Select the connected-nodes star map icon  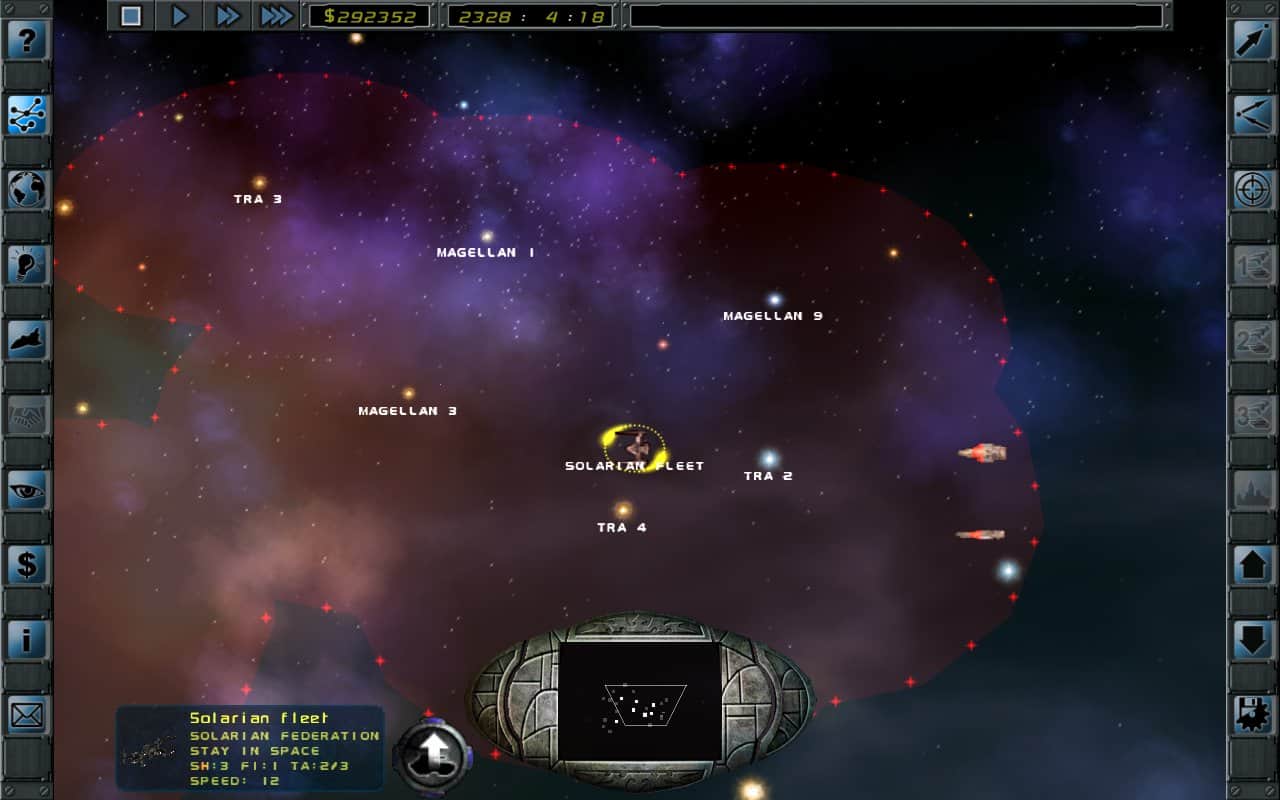pyautogui.click(x=28, y=115)
